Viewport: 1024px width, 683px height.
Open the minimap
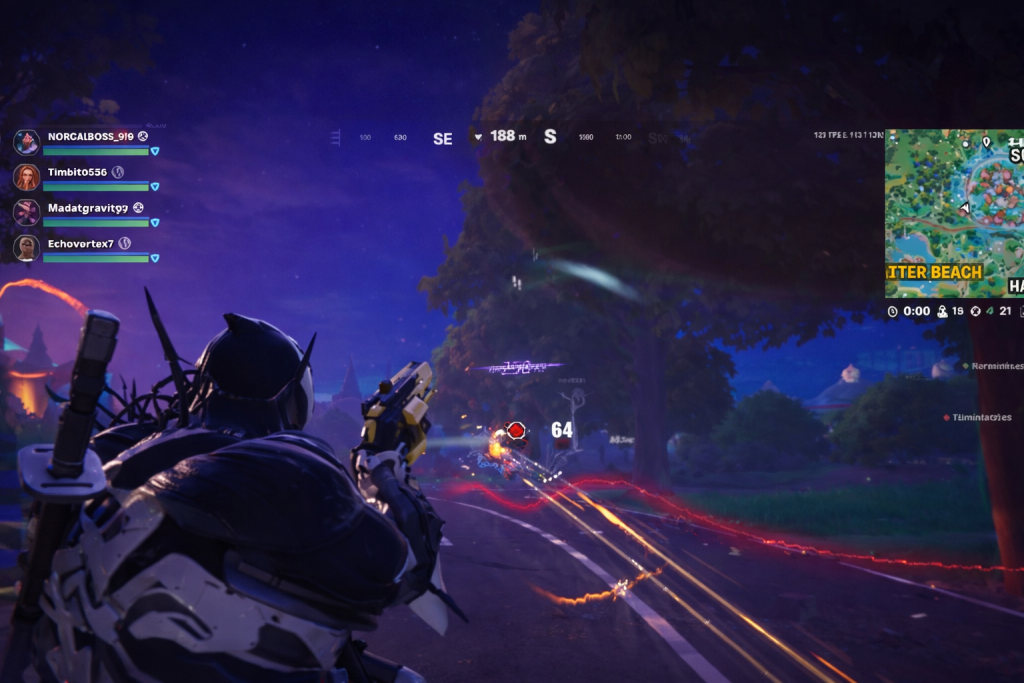click(953, 213)
